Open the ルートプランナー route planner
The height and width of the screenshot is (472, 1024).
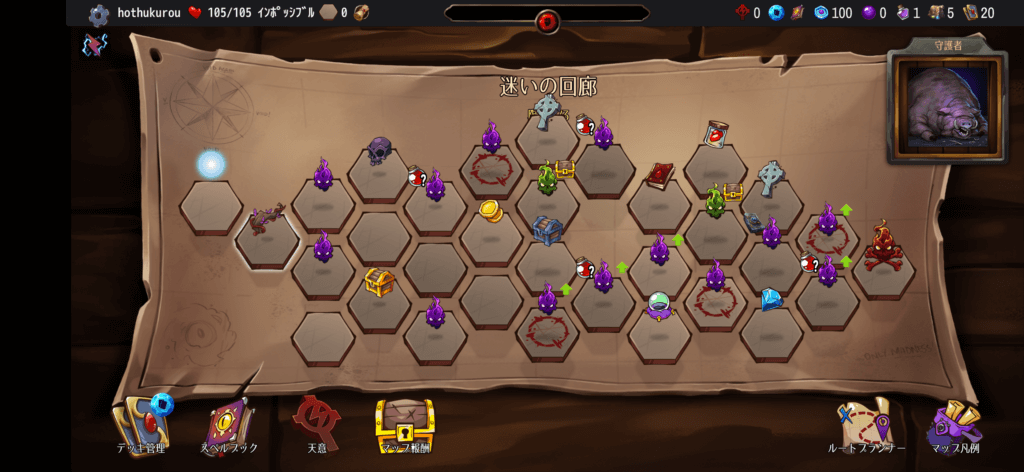point(866,426)
